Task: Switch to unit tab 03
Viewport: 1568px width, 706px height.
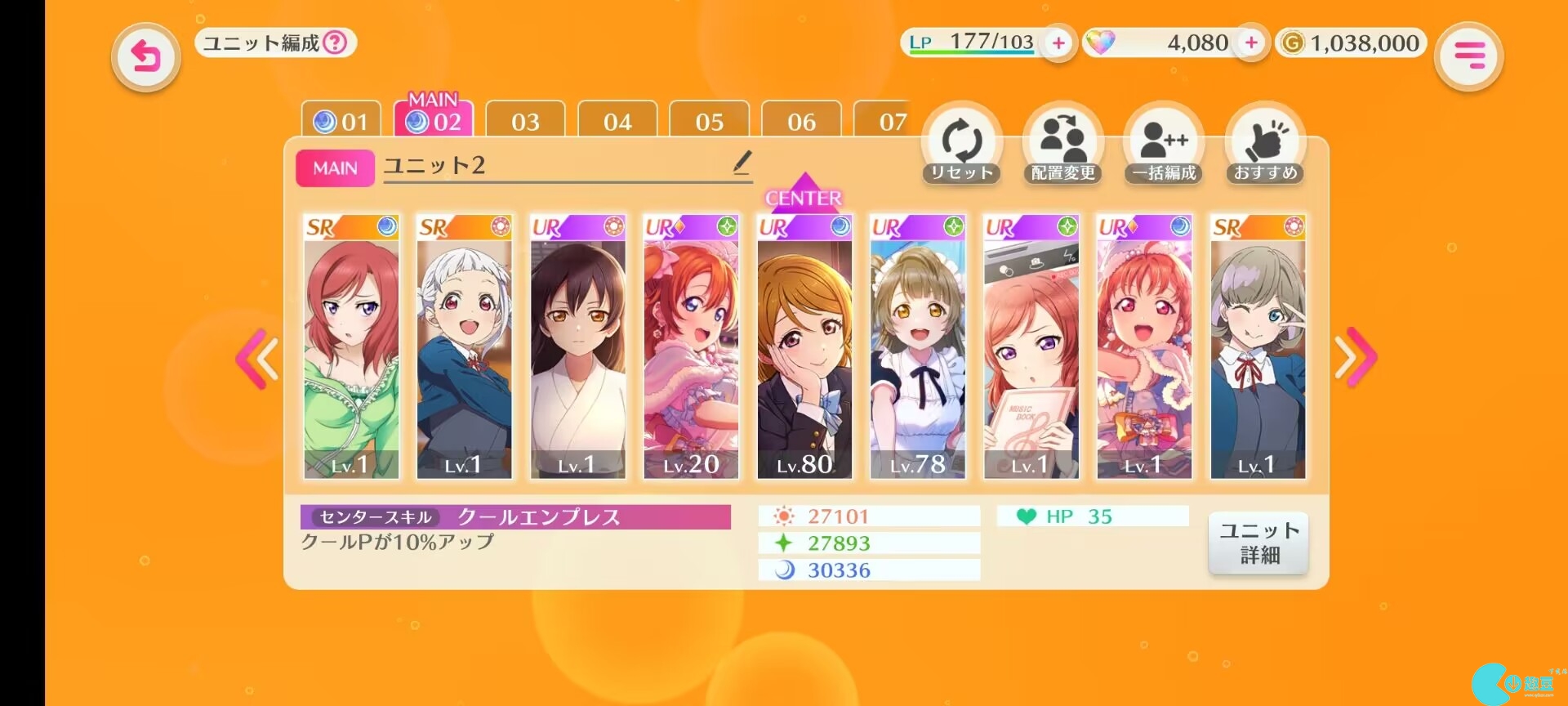Action: tap(525, 122)
